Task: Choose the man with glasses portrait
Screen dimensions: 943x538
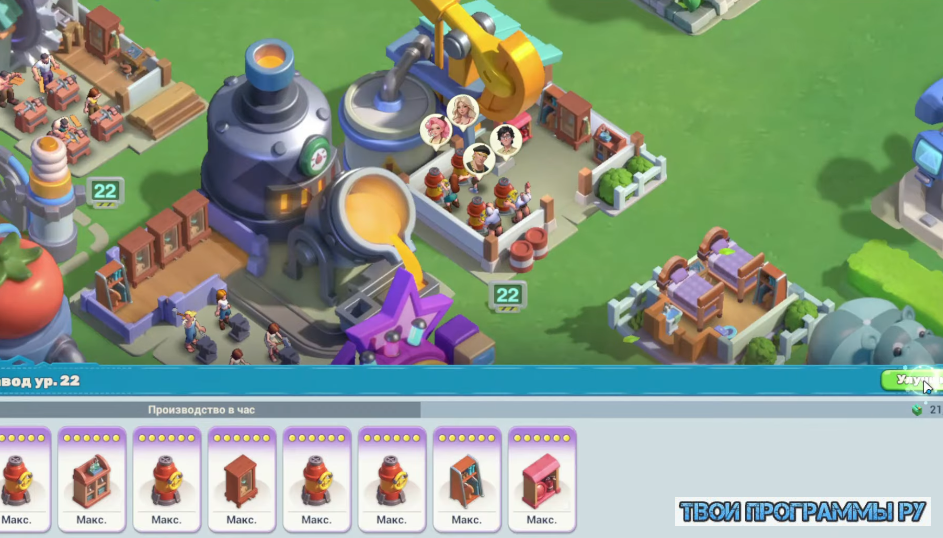Action: point(506,139)
